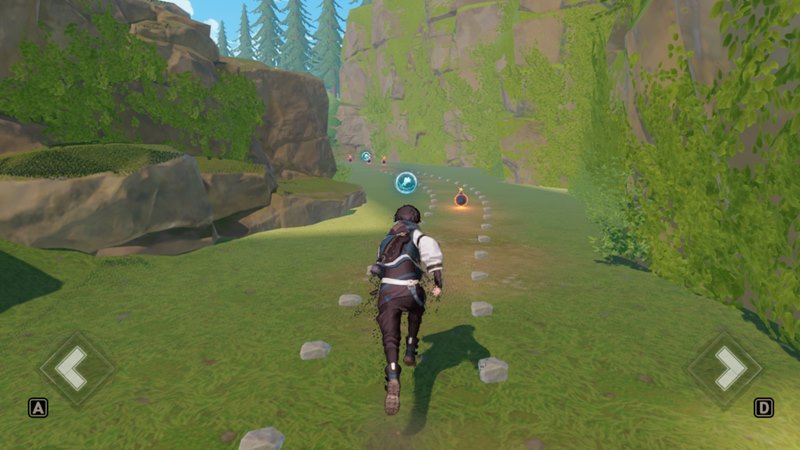The width and height of the screenshot is (800, 450).
Task: Tap the left arrow diamond button
Action: 74,367
